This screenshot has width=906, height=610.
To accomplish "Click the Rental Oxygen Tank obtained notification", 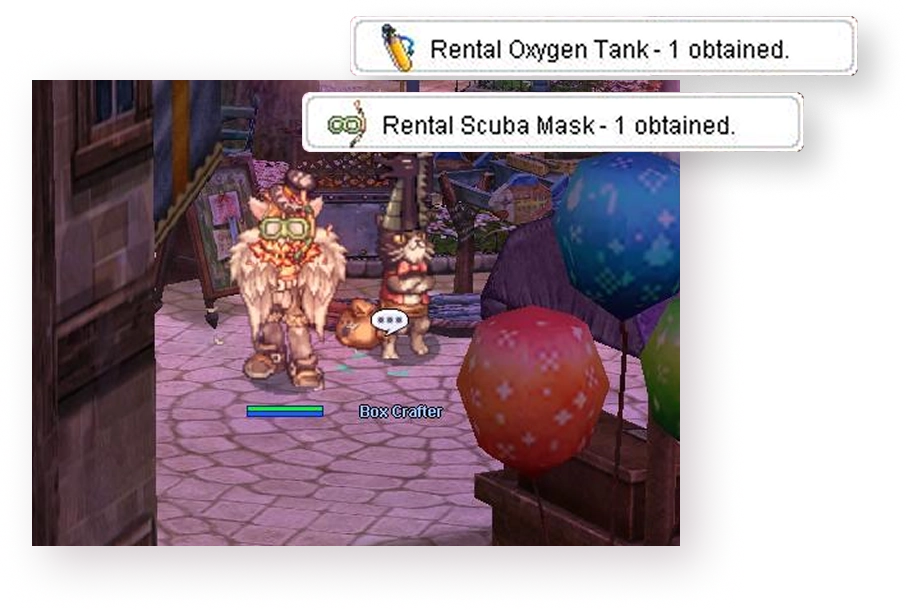I will (x=603, y=47).
